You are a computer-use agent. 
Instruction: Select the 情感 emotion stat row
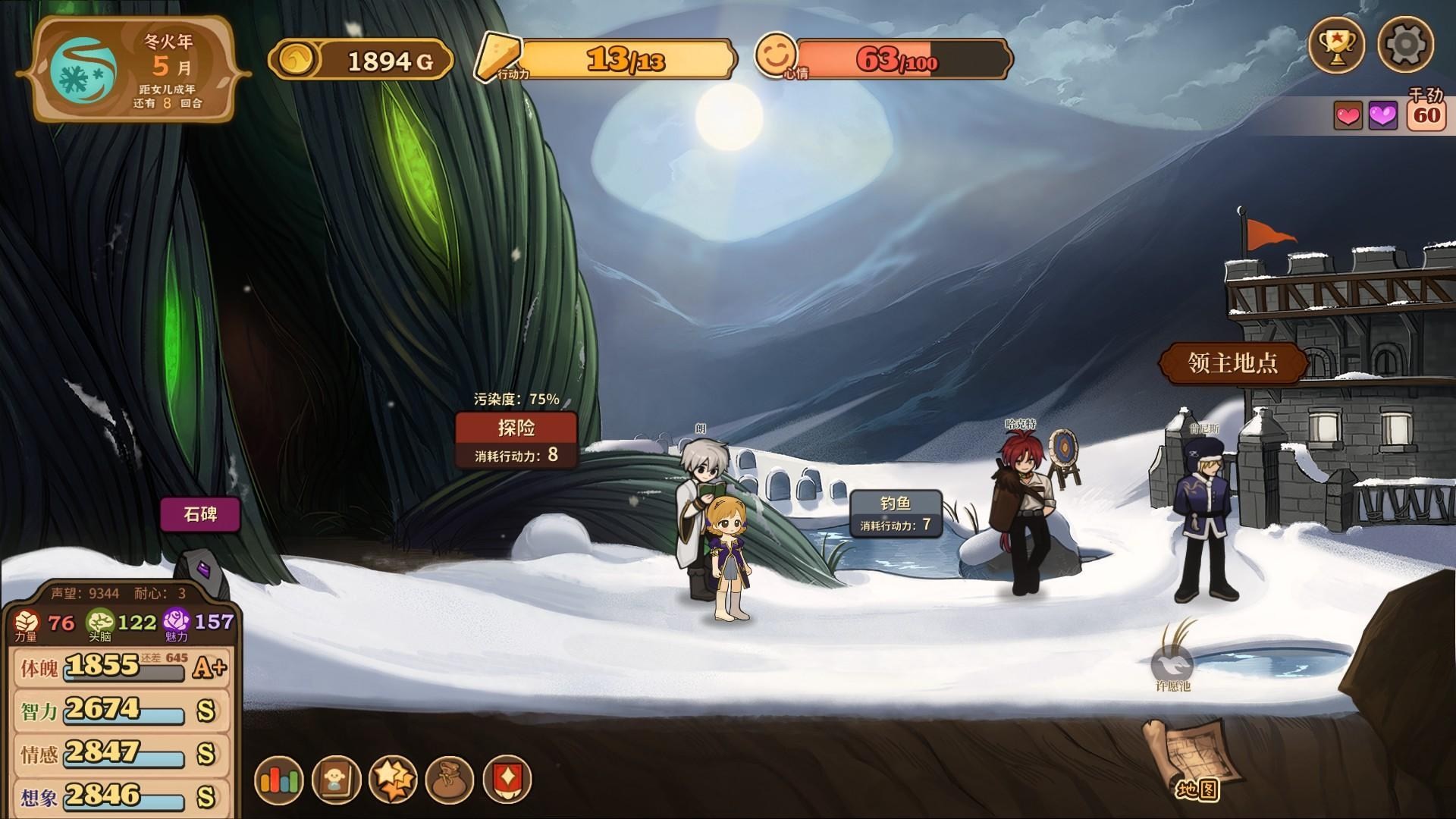click(x=121, y=754)
